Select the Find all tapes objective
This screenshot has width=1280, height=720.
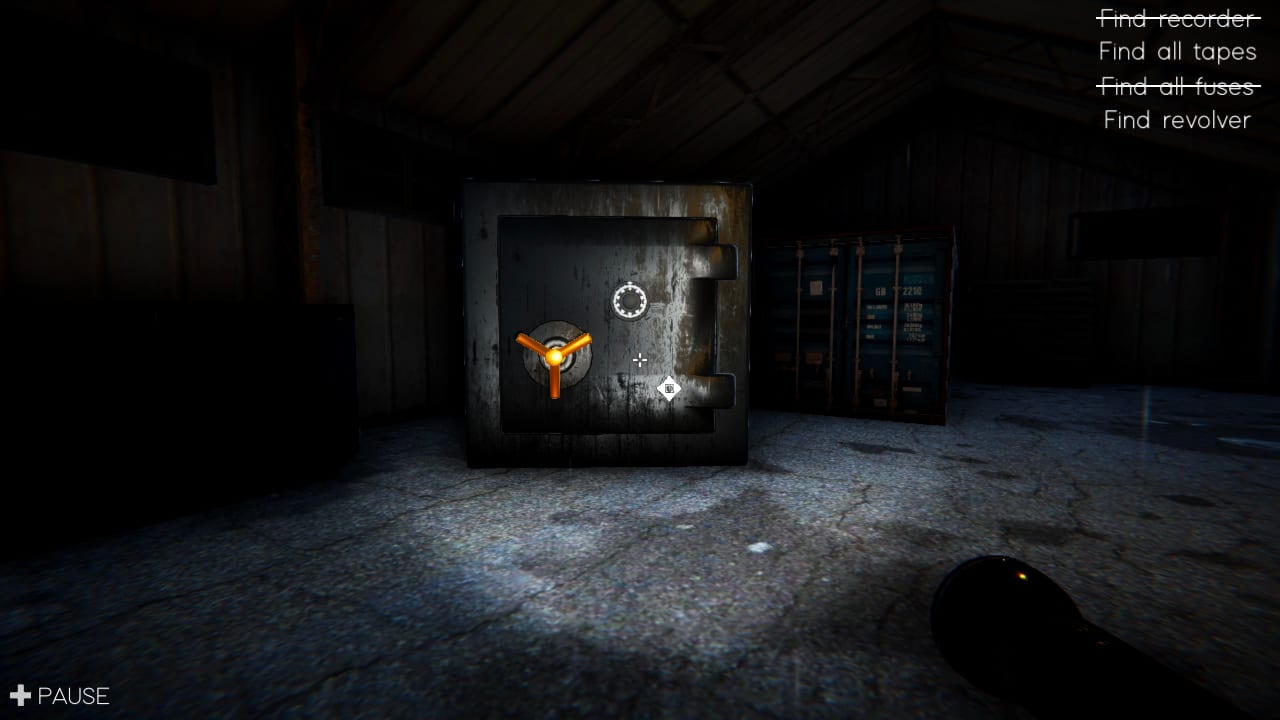(1176, 52)
